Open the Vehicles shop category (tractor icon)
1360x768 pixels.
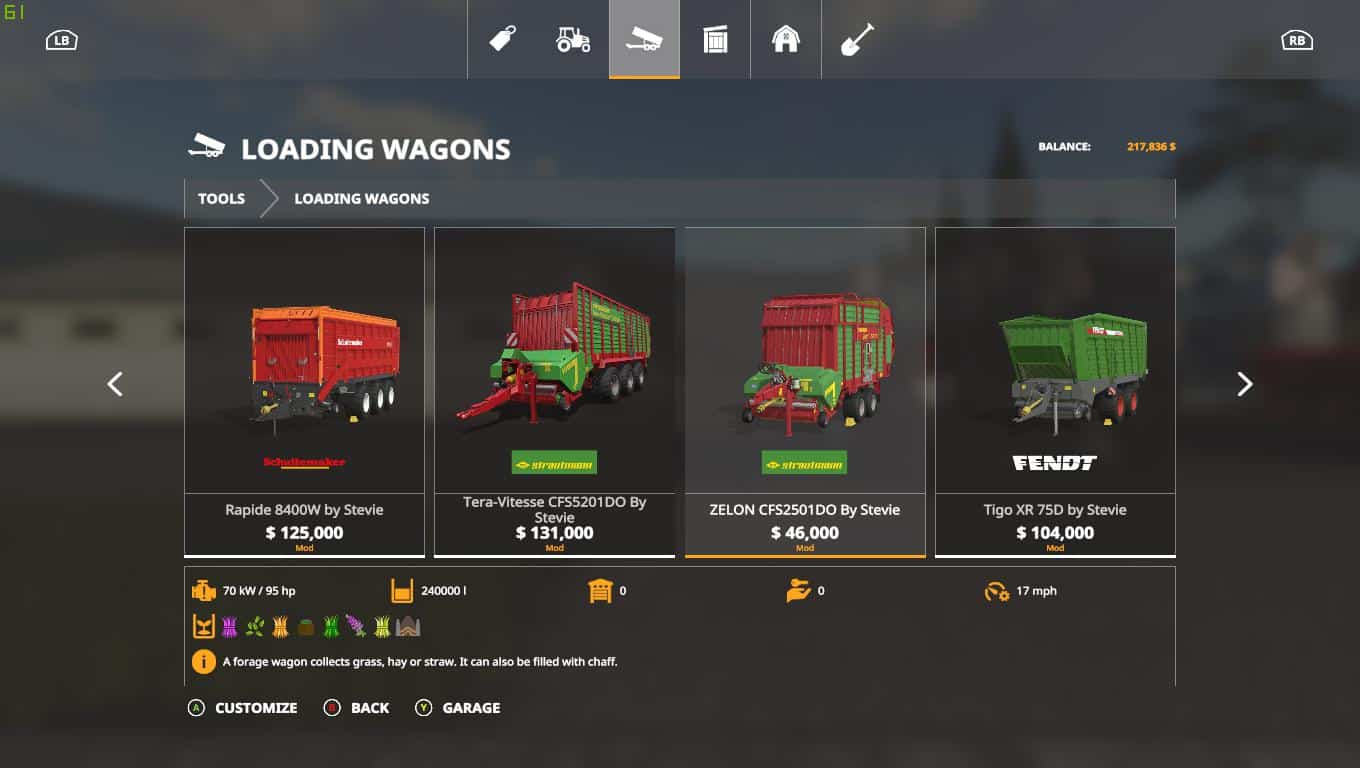coord(573,38)
